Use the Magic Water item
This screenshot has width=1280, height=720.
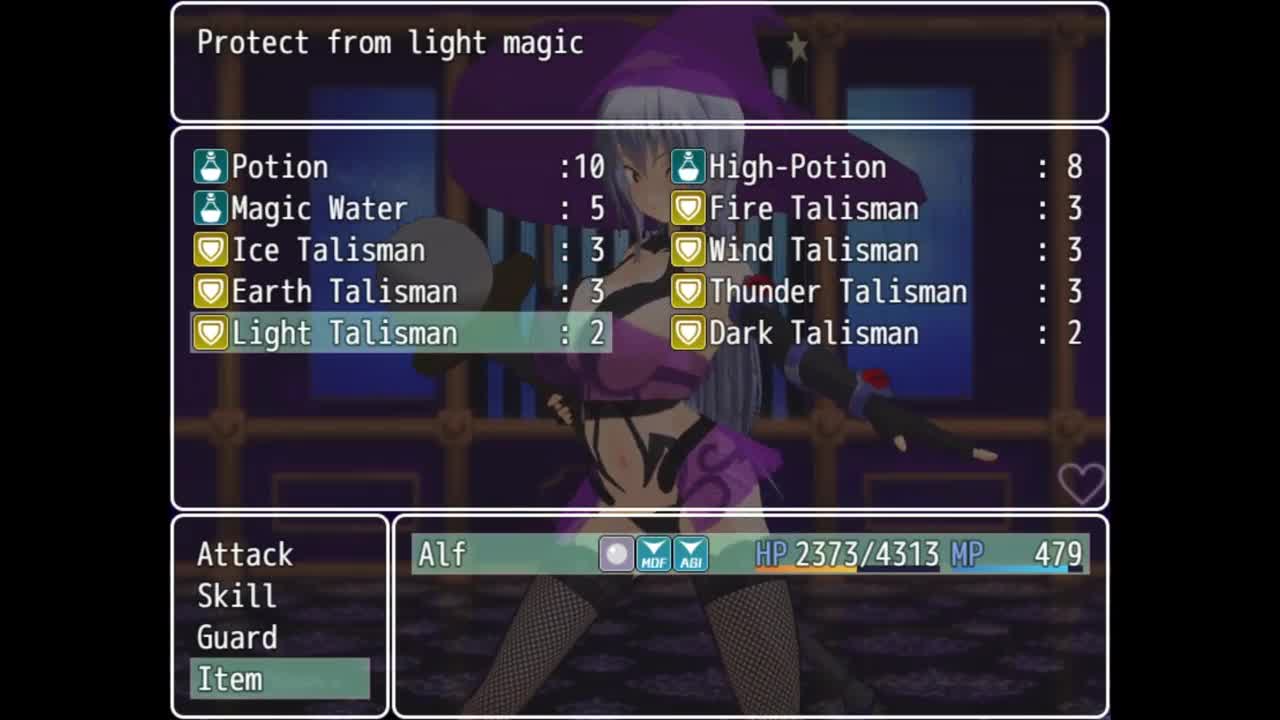pyautogui.click(x=400, y=209)
